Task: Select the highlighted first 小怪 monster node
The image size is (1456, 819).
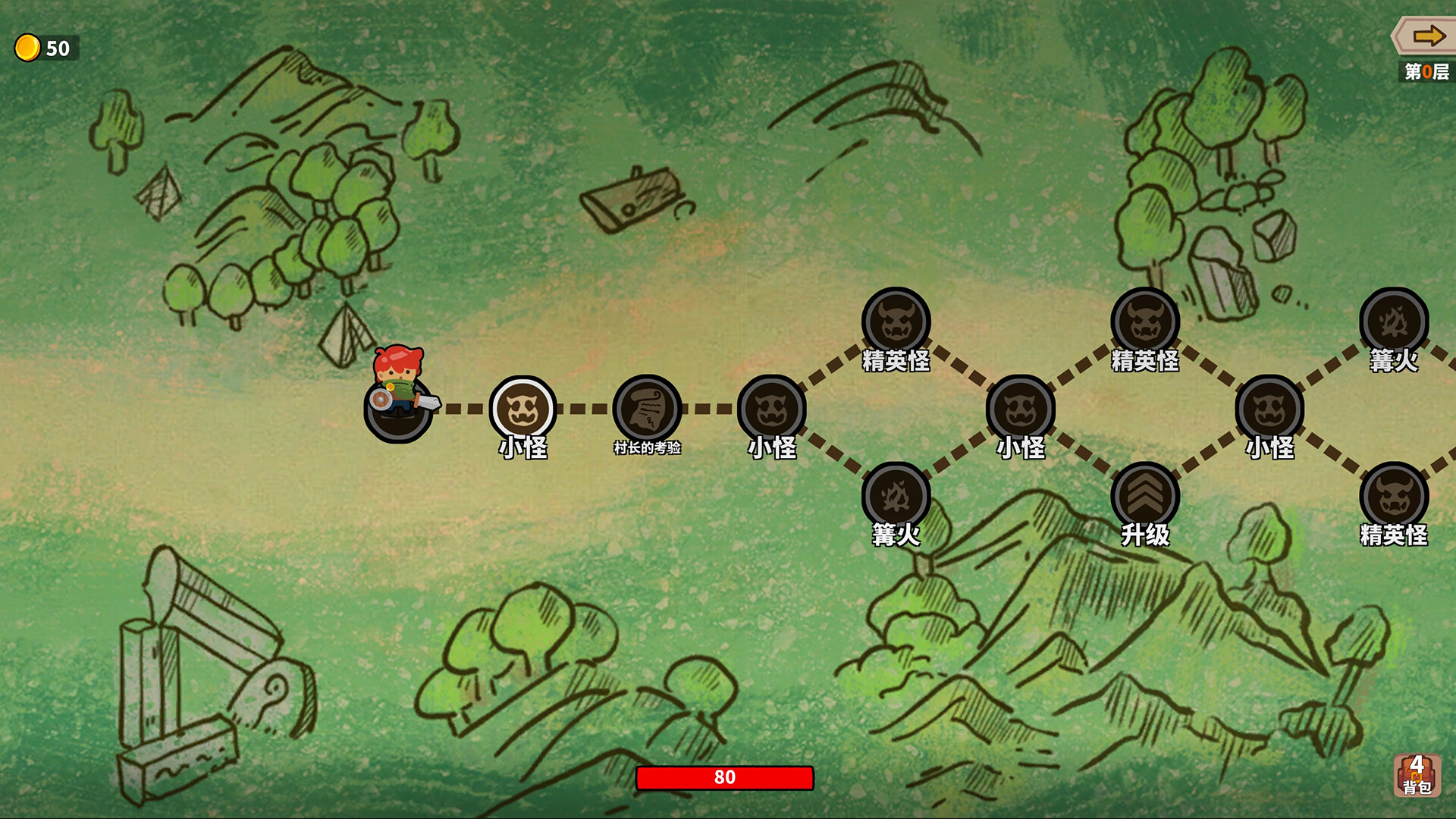Action: 522,409
